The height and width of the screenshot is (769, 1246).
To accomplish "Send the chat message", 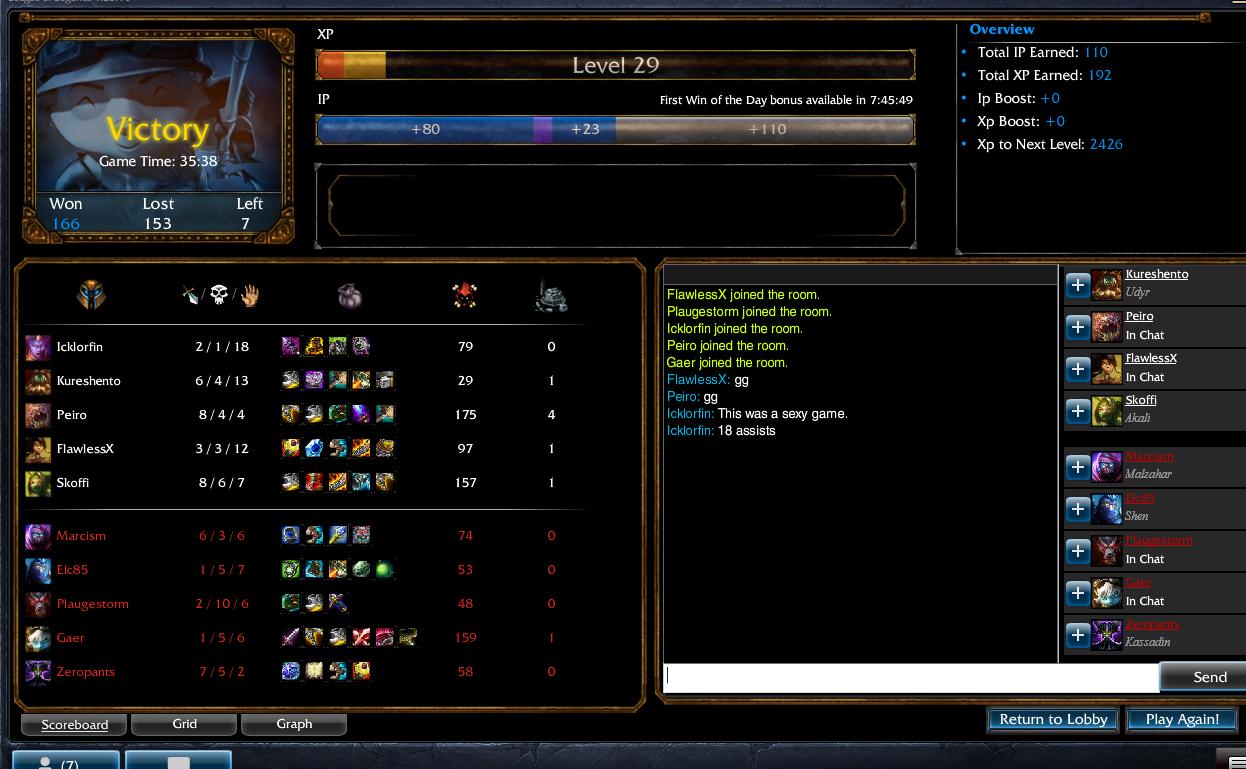I will [1208, 677].
